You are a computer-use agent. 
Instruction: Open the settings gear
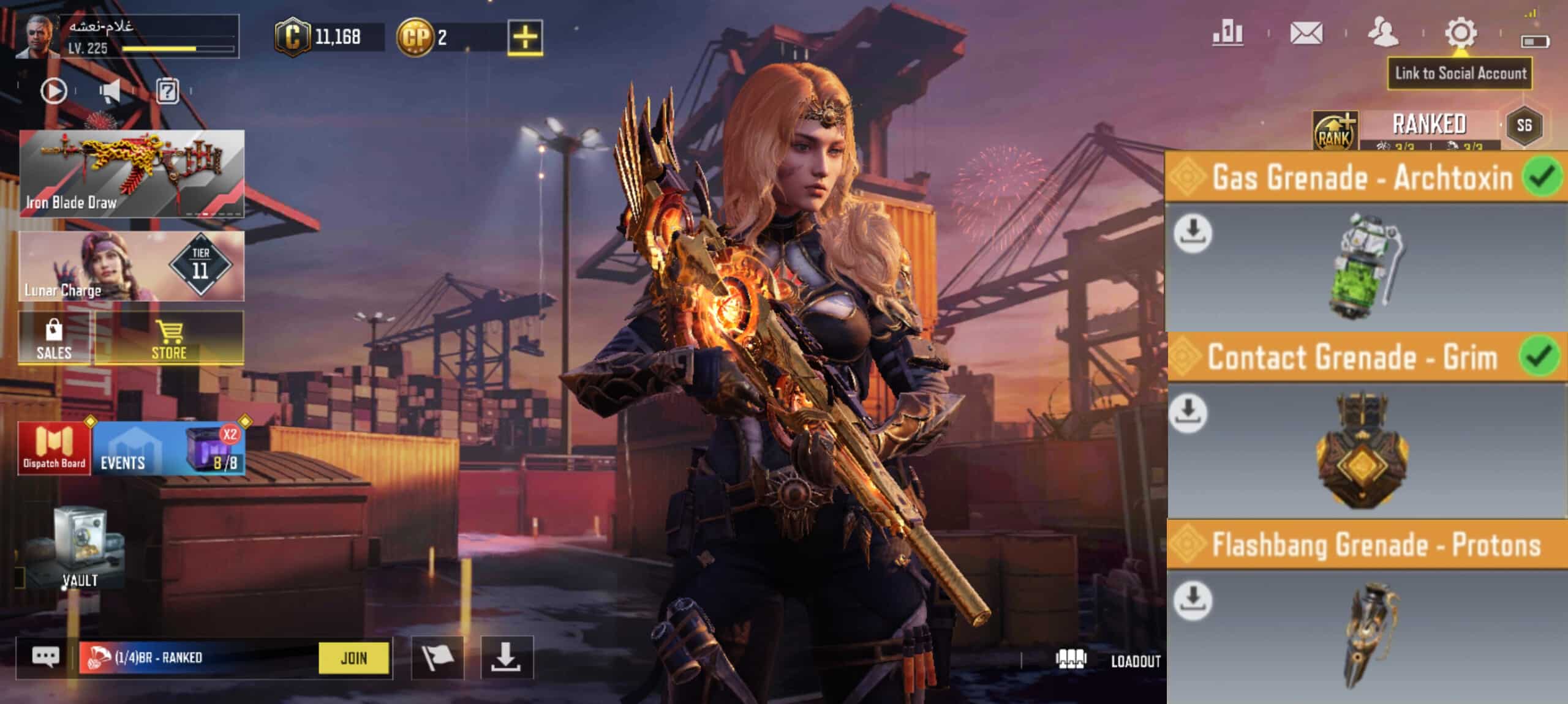(1460, 33)
